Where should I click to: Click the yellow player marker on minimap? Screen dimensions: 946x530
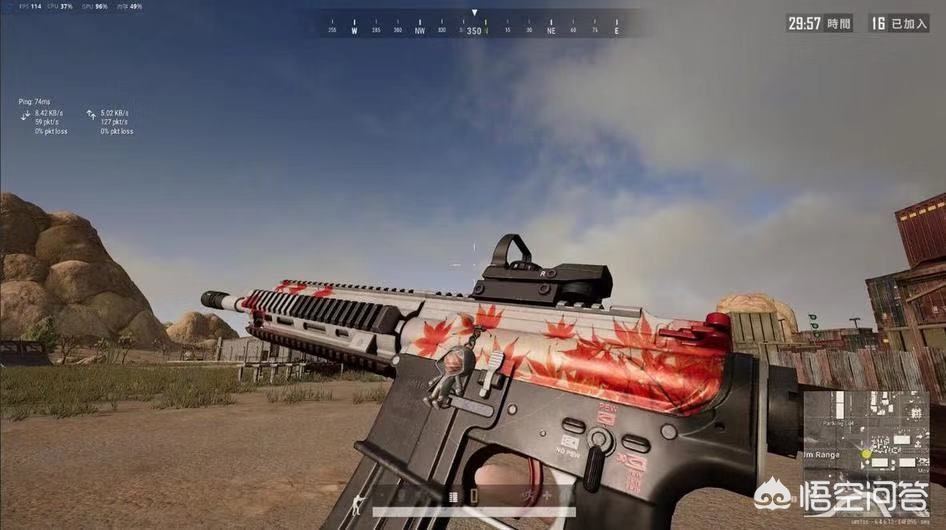click(x=867, y=453)
